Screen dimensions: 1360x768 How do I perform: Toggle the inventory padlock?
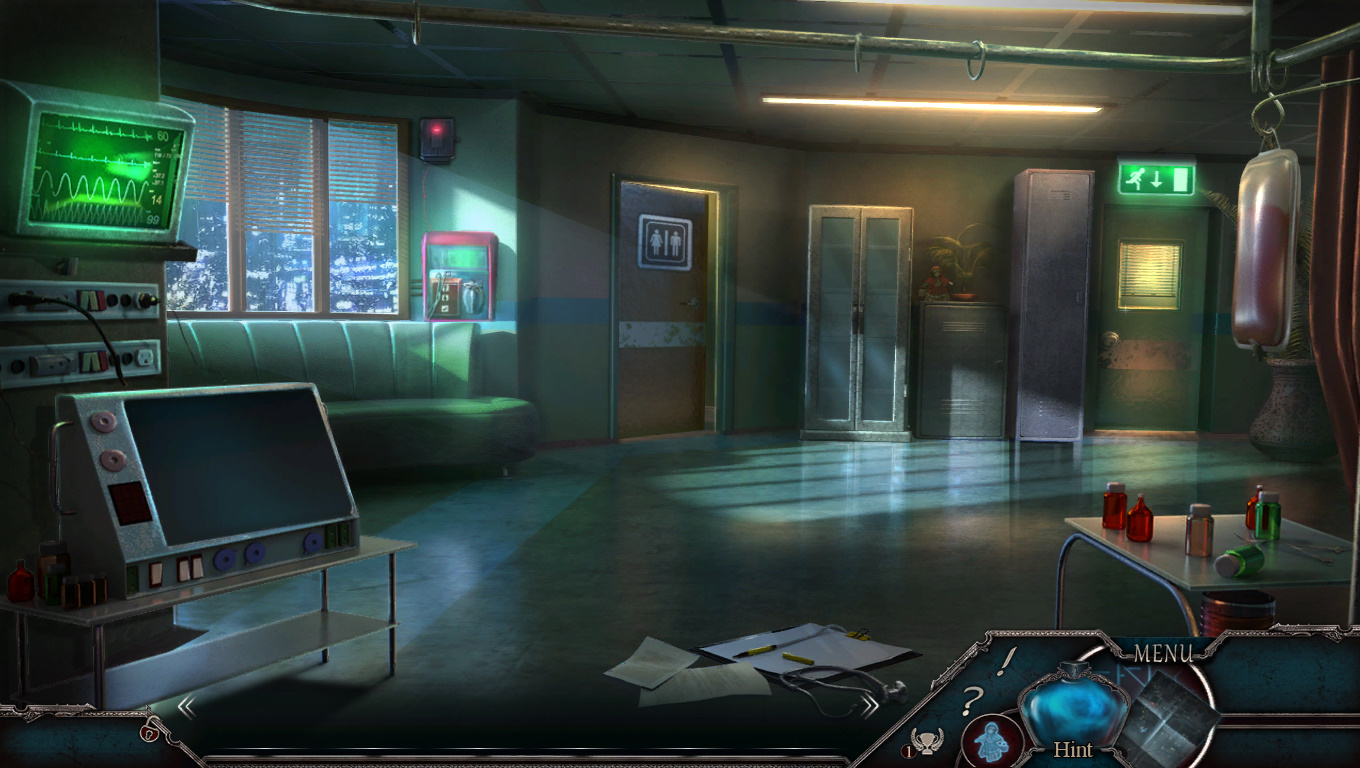point(150,732)
